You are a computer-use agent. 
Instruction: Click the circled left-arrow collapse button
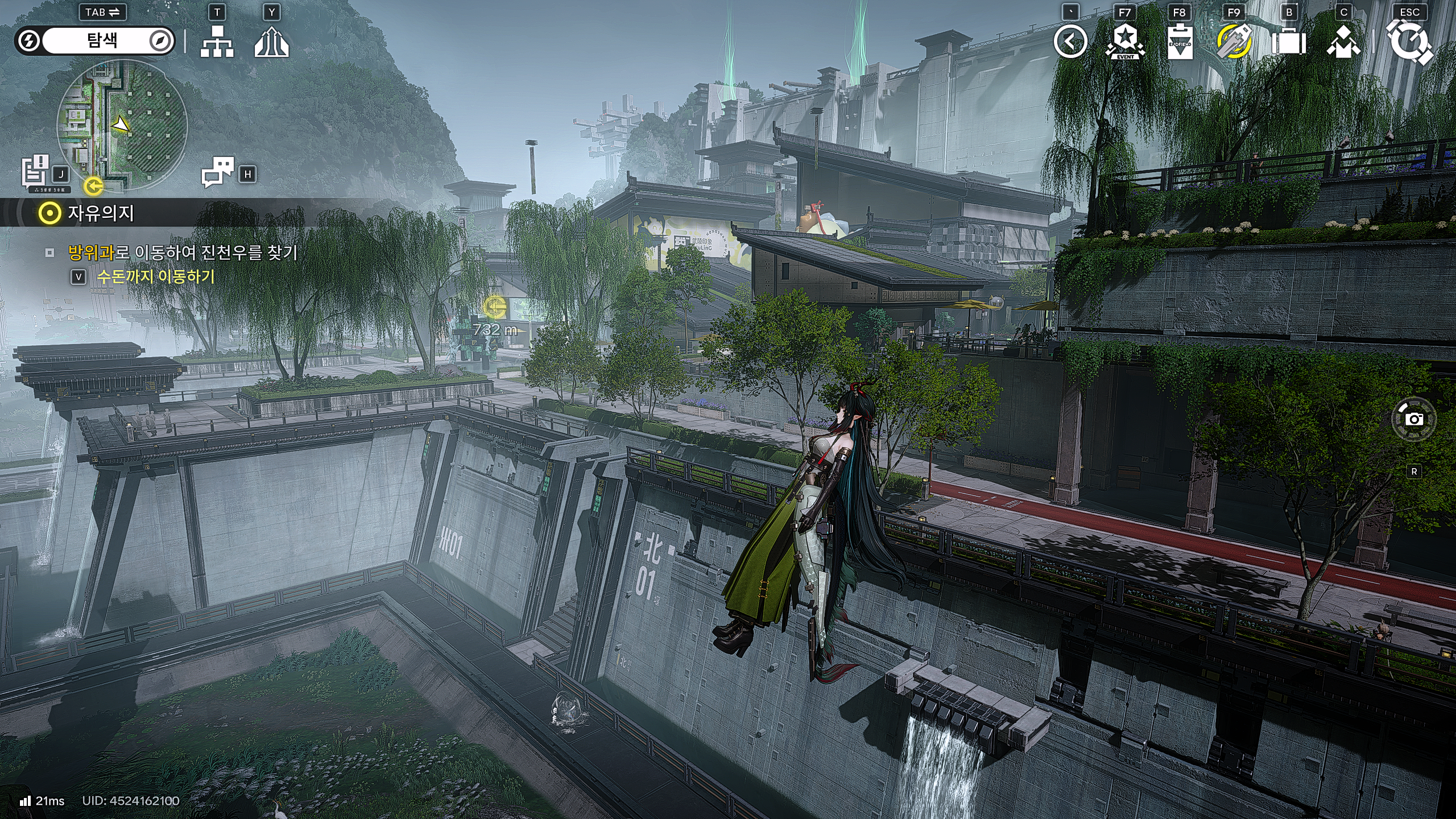[1070, 42]
